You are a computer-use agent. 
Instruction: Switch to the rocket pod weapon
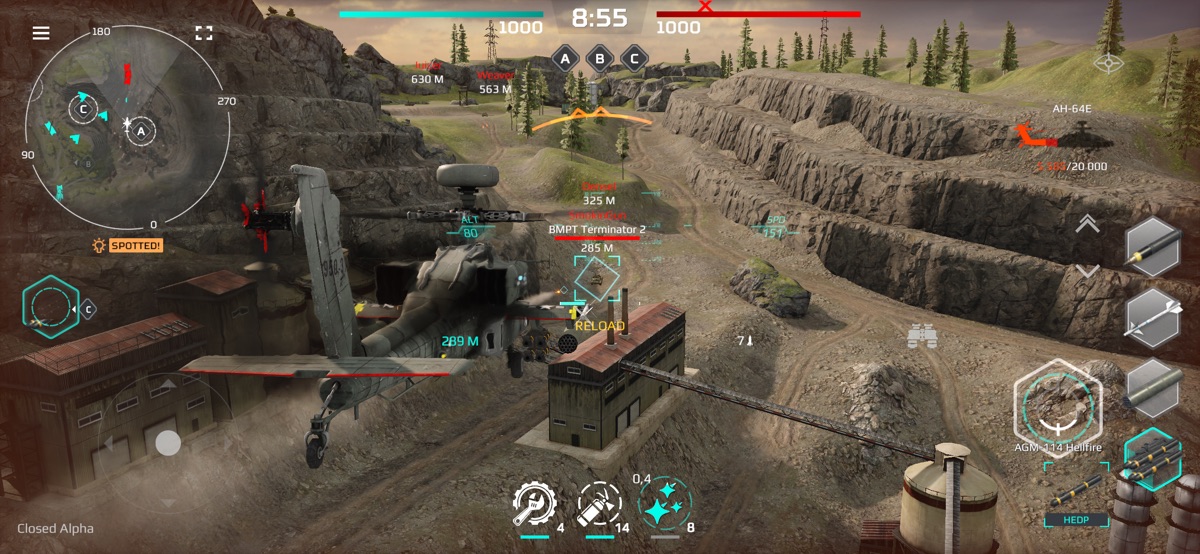1153,388
